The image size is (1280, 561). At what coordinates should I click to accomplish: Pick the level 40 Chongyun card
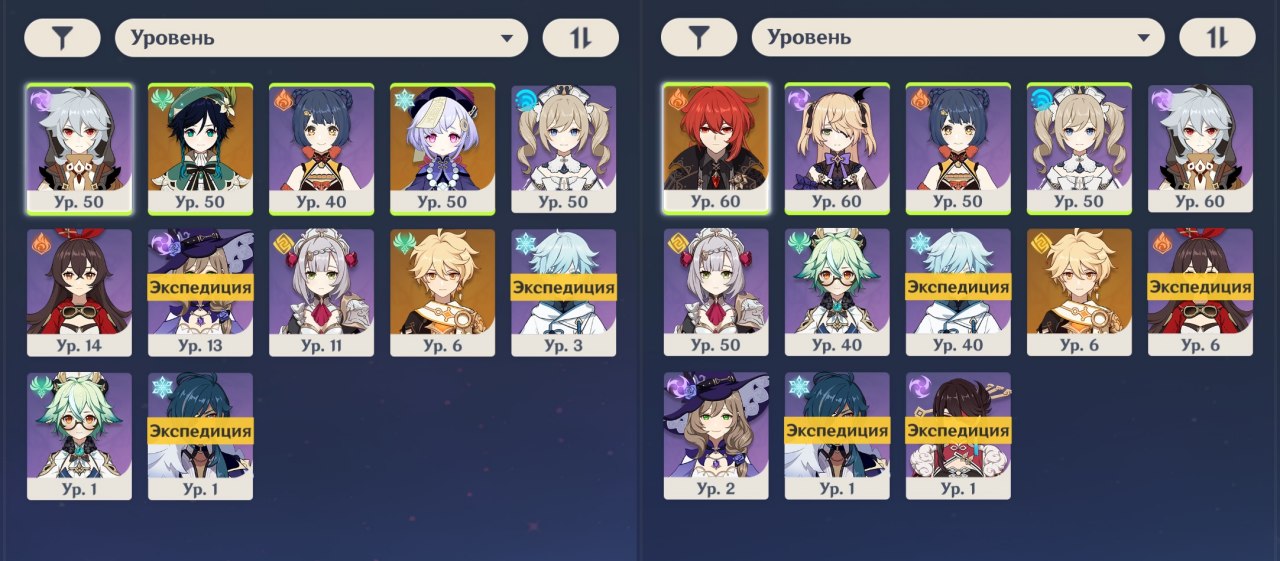(958, 292)
